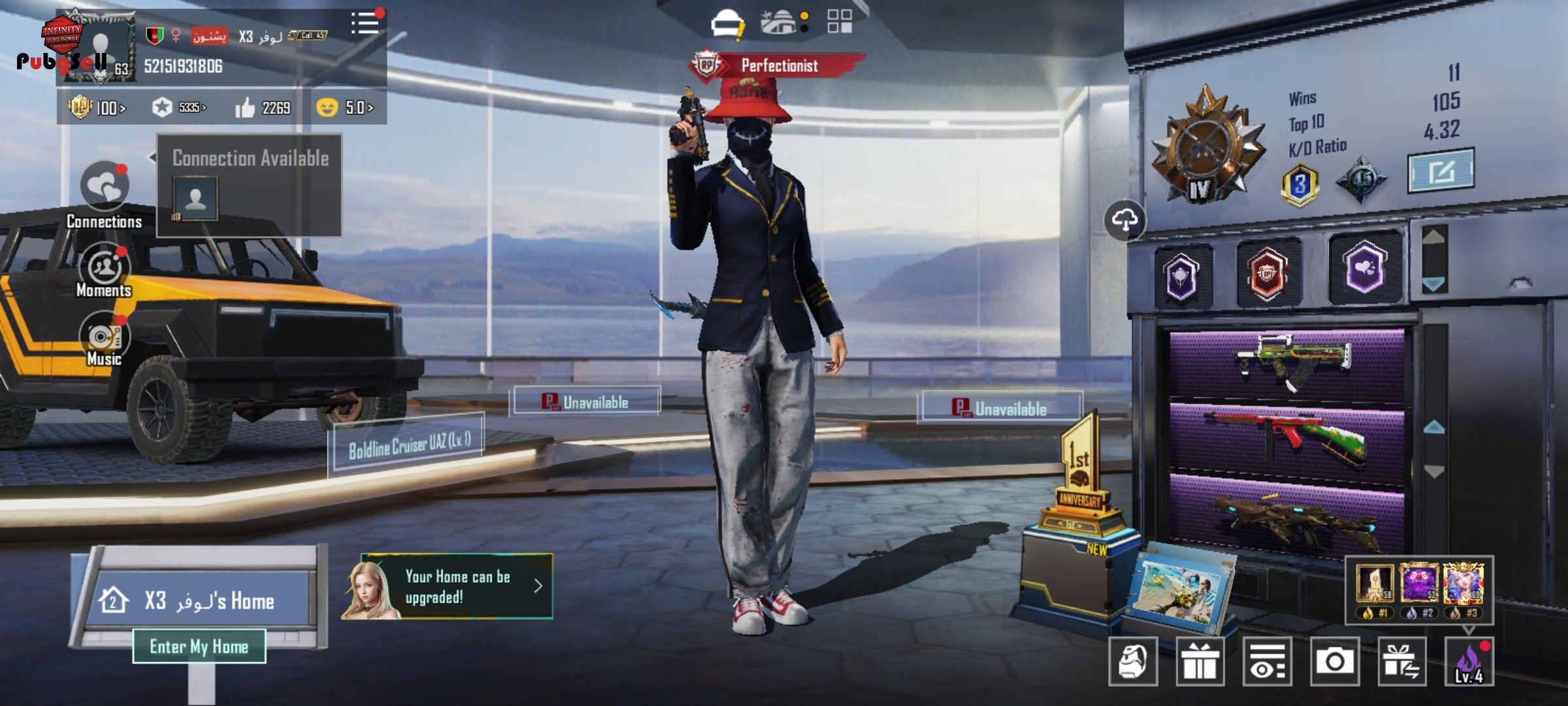Screen dimensions: 1568x706
Task: Open the hamburger list menu
Action: click(365, 23)
